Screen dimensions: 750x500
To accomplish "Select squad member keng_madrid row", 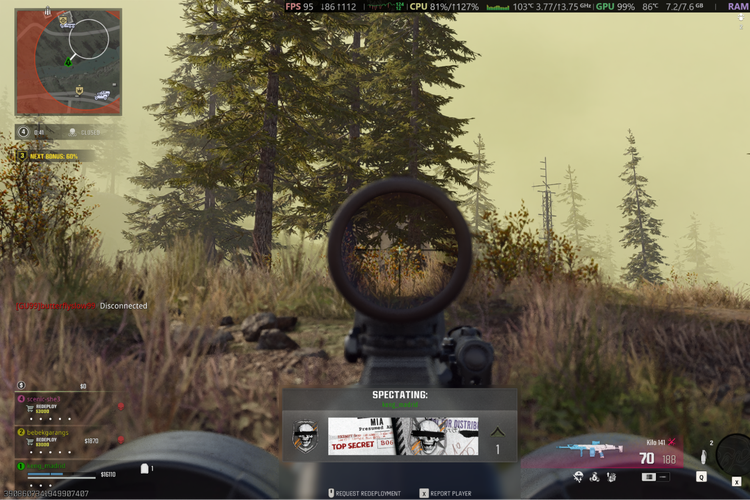I will pyautogui.click(x=62, y=468).
